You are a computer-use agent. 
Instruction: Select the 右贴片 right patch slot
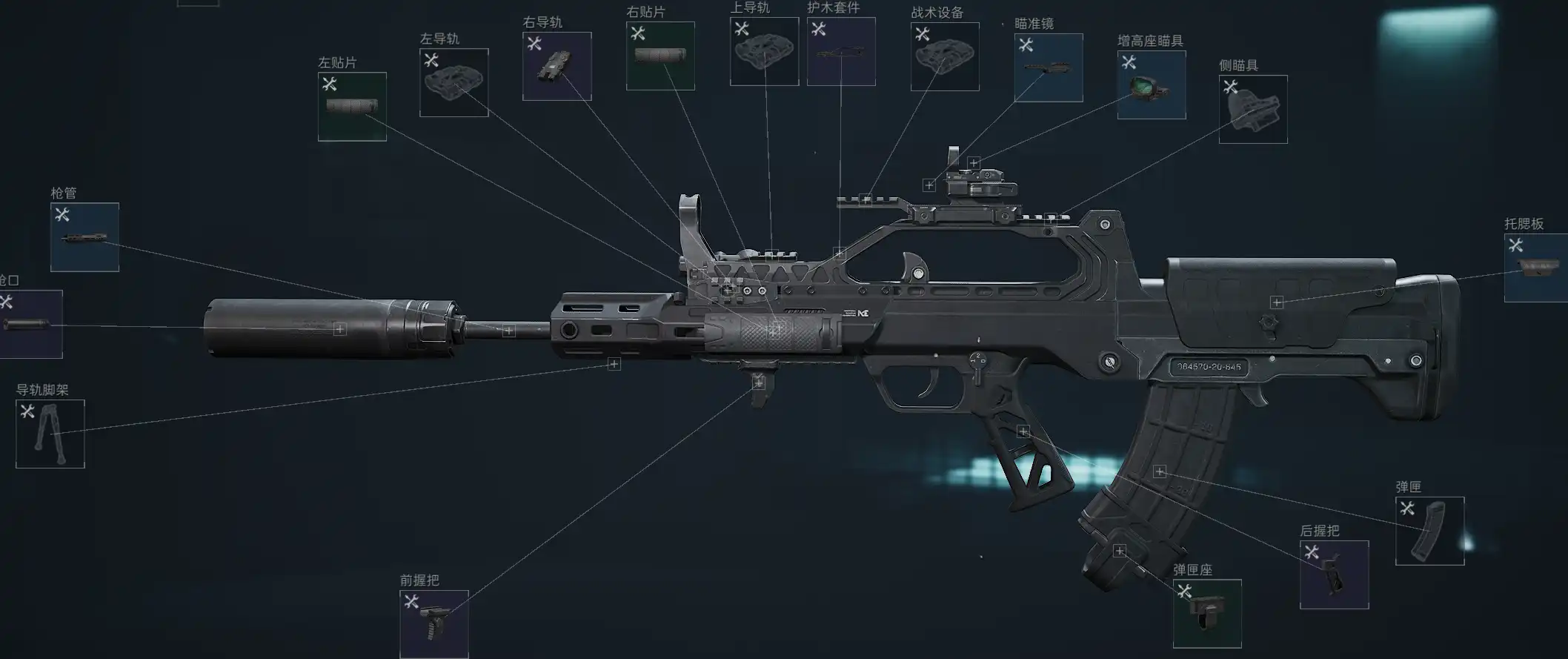pyautogui.click(x=660, y=56)
